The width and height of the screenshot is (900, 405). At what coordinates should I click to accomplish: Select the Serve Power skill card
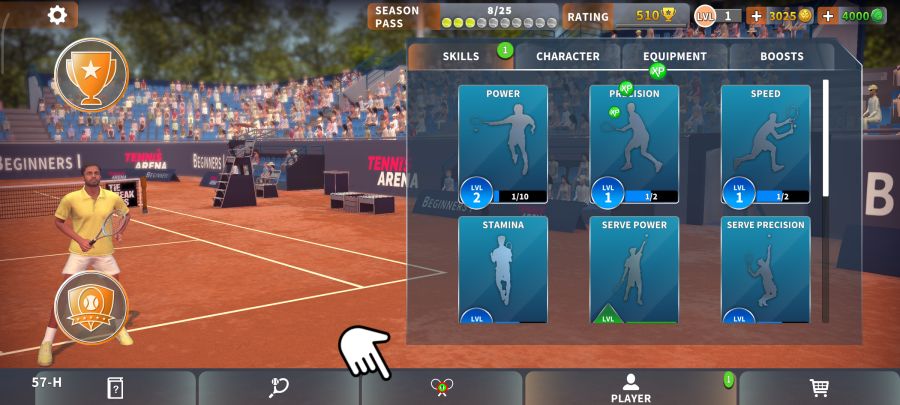pyautogui.click(x=634, y=270)
